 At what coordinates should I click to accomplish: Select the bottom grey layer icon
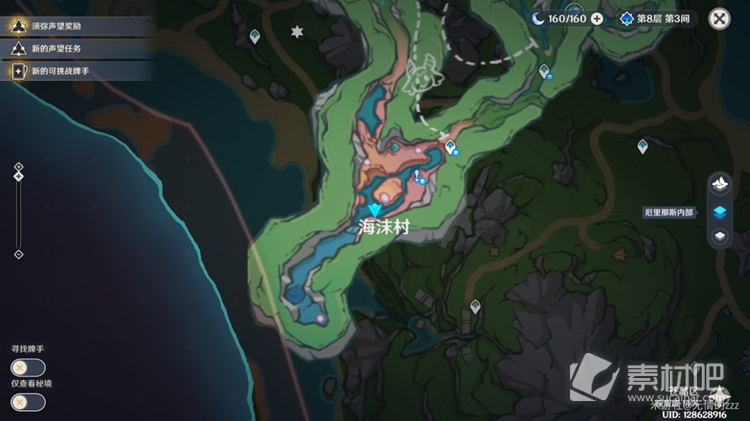[719, 236]
